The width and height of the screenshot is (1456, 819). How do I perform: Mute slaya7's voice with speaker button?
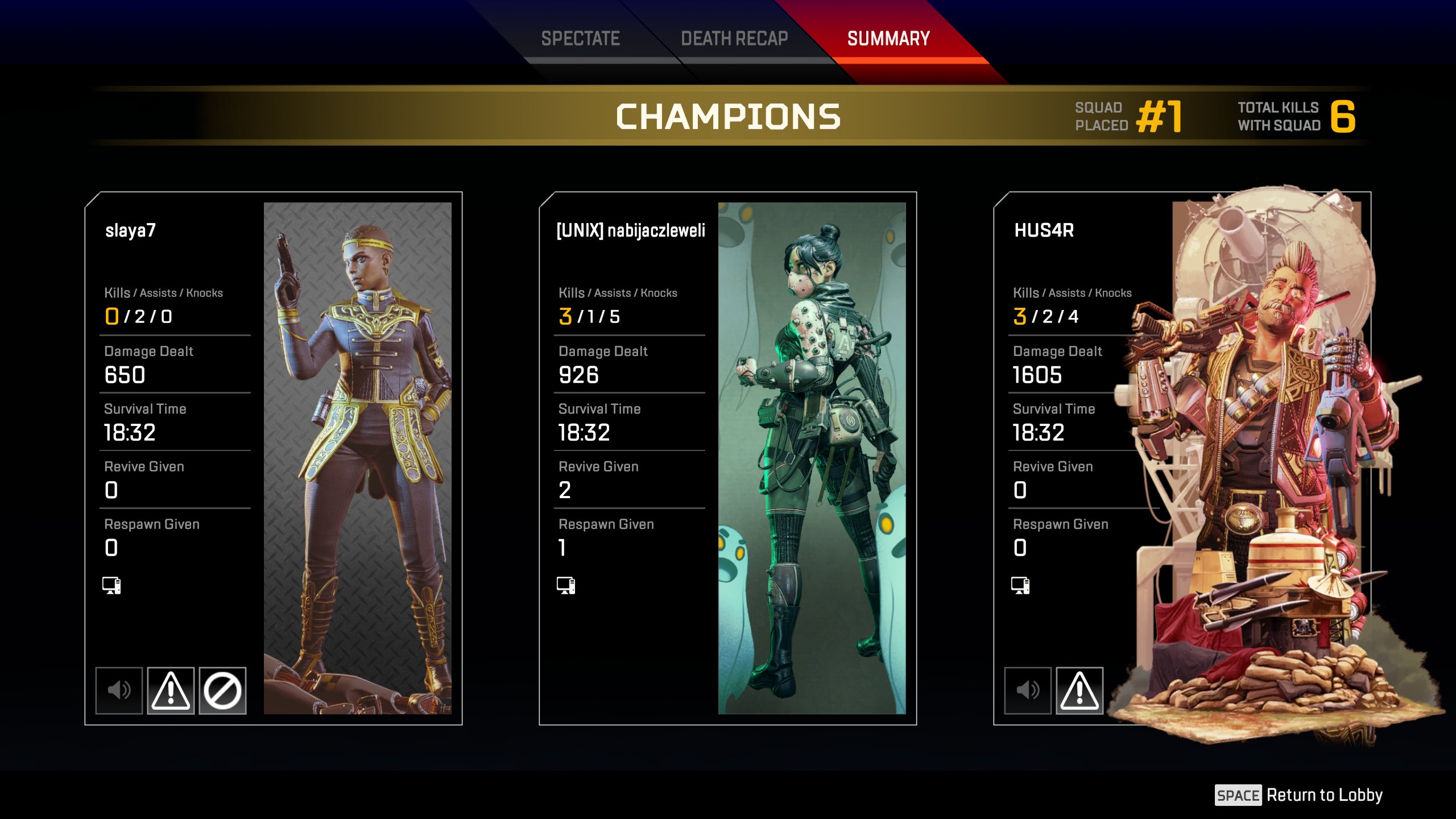pos(119,690)
